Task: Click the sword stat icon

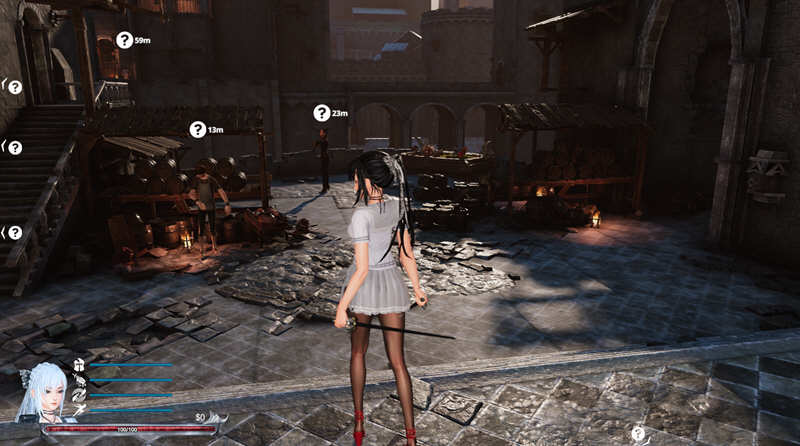Action: [x=79, y=410]
